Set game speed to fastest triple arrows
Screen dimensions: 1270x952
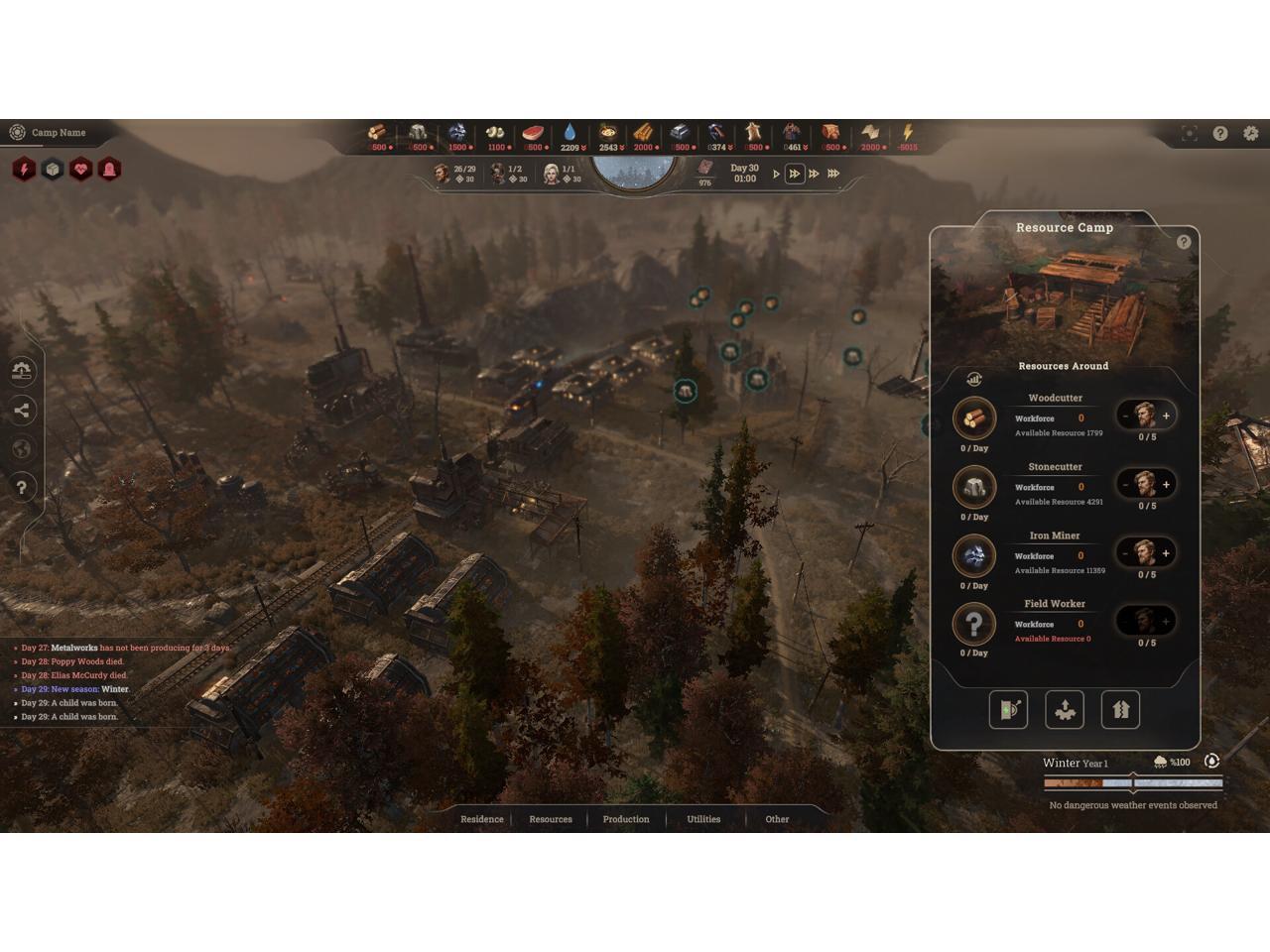pos(833,174)
